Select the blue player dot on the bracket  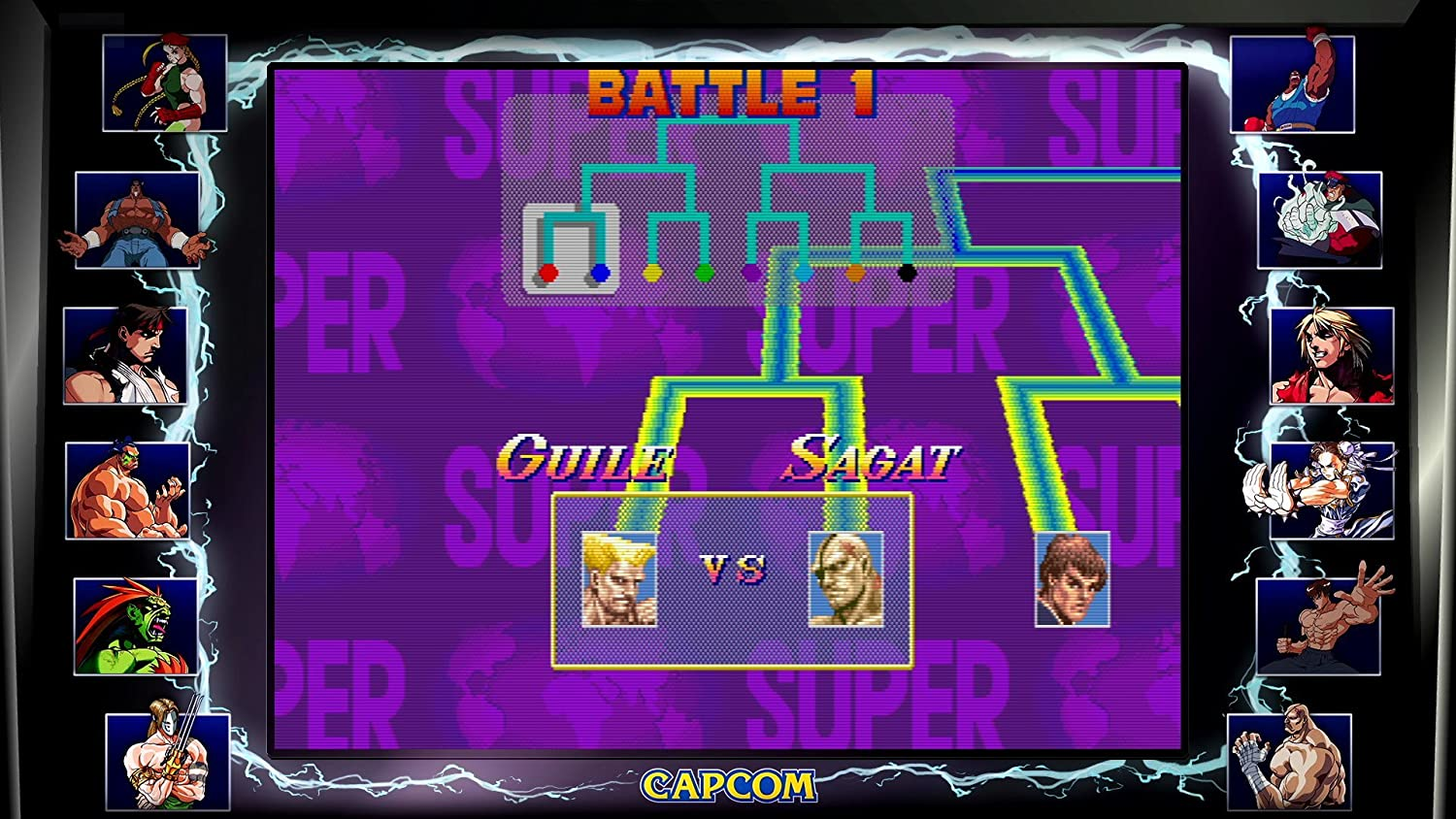point(600,275)
